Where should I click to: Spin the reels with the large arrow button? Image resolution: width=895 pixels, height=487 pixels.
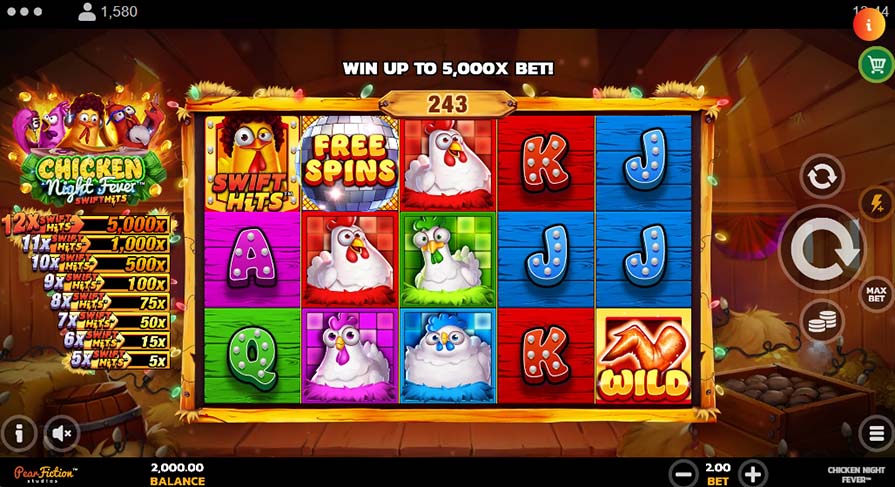(822, 250)
